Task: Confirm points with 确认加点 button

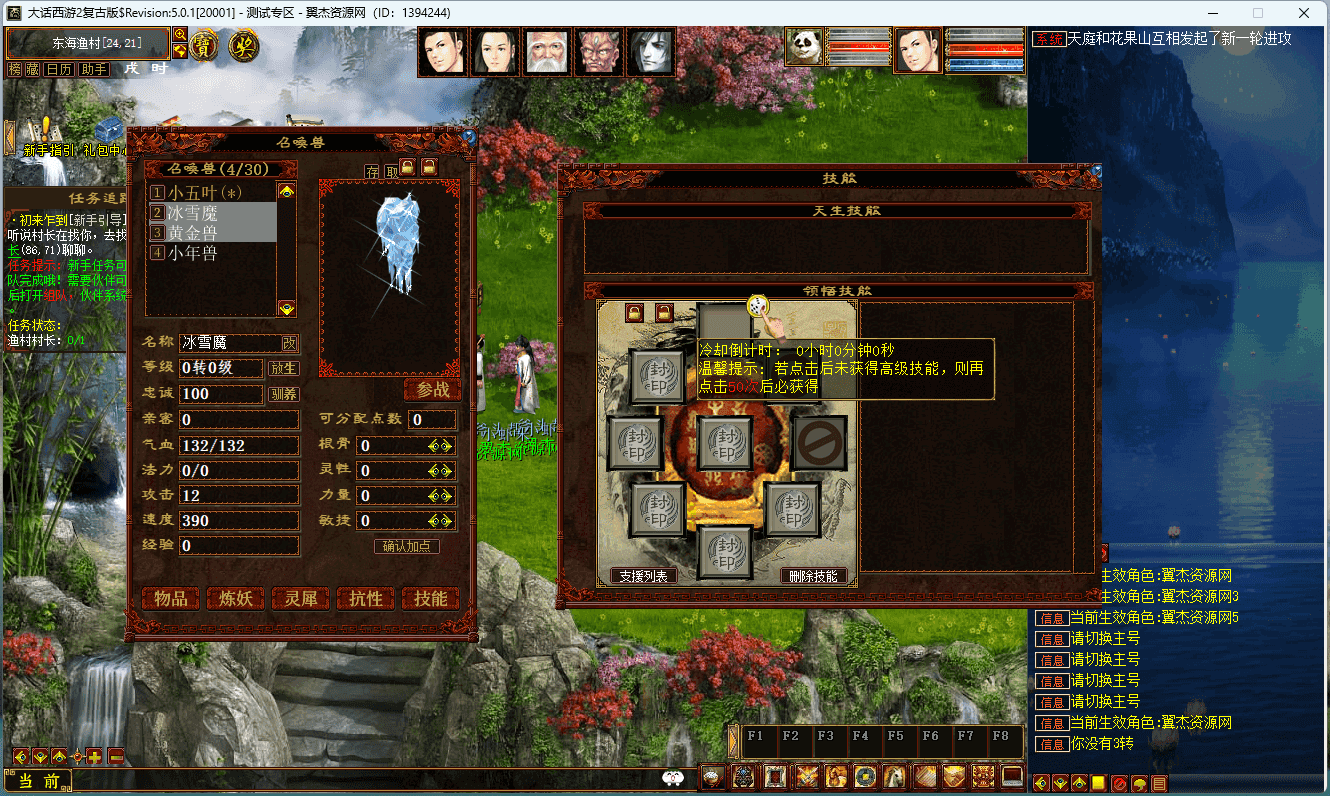Action: (x=407, y=546)
